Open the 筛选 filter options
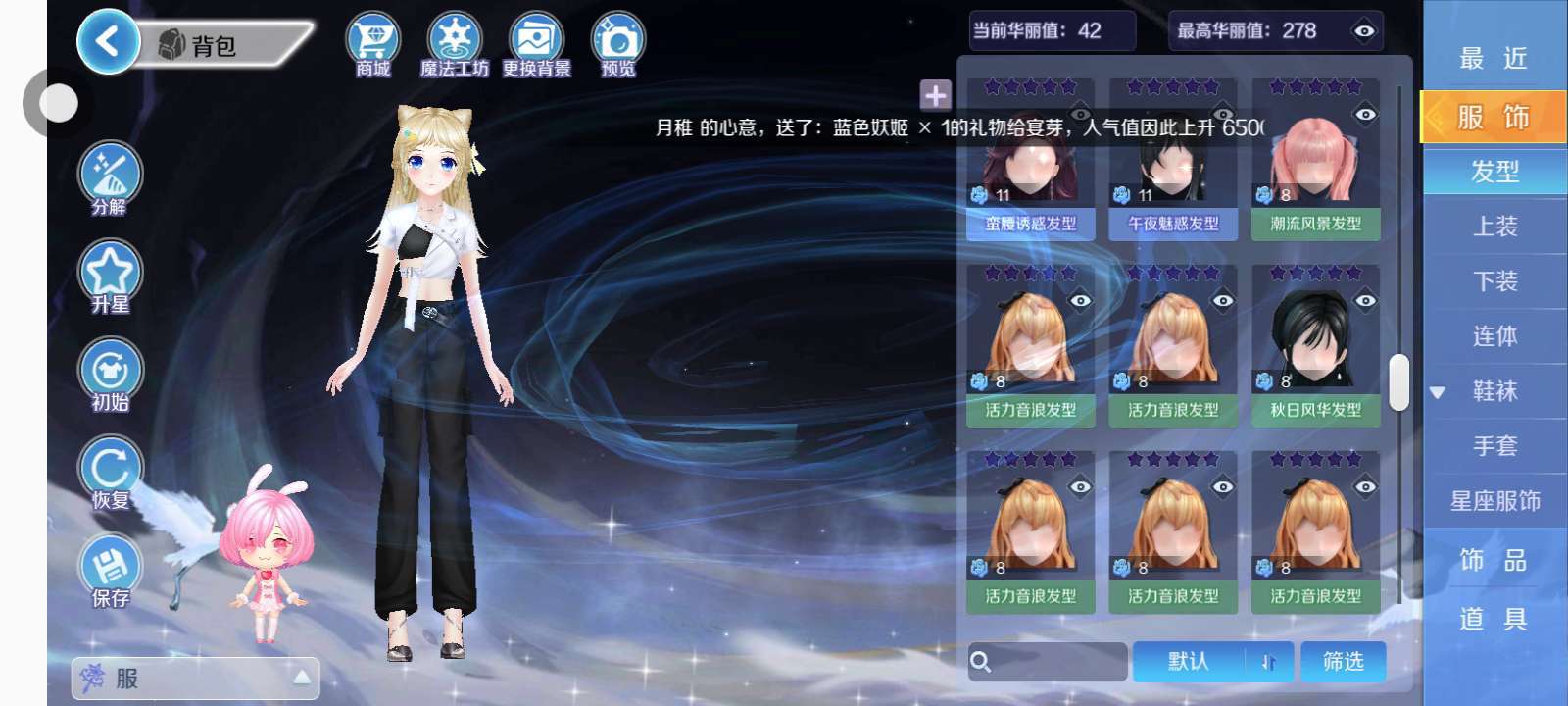Image resolution: width=1568 pixels, height=706 pixels. 1343,662
